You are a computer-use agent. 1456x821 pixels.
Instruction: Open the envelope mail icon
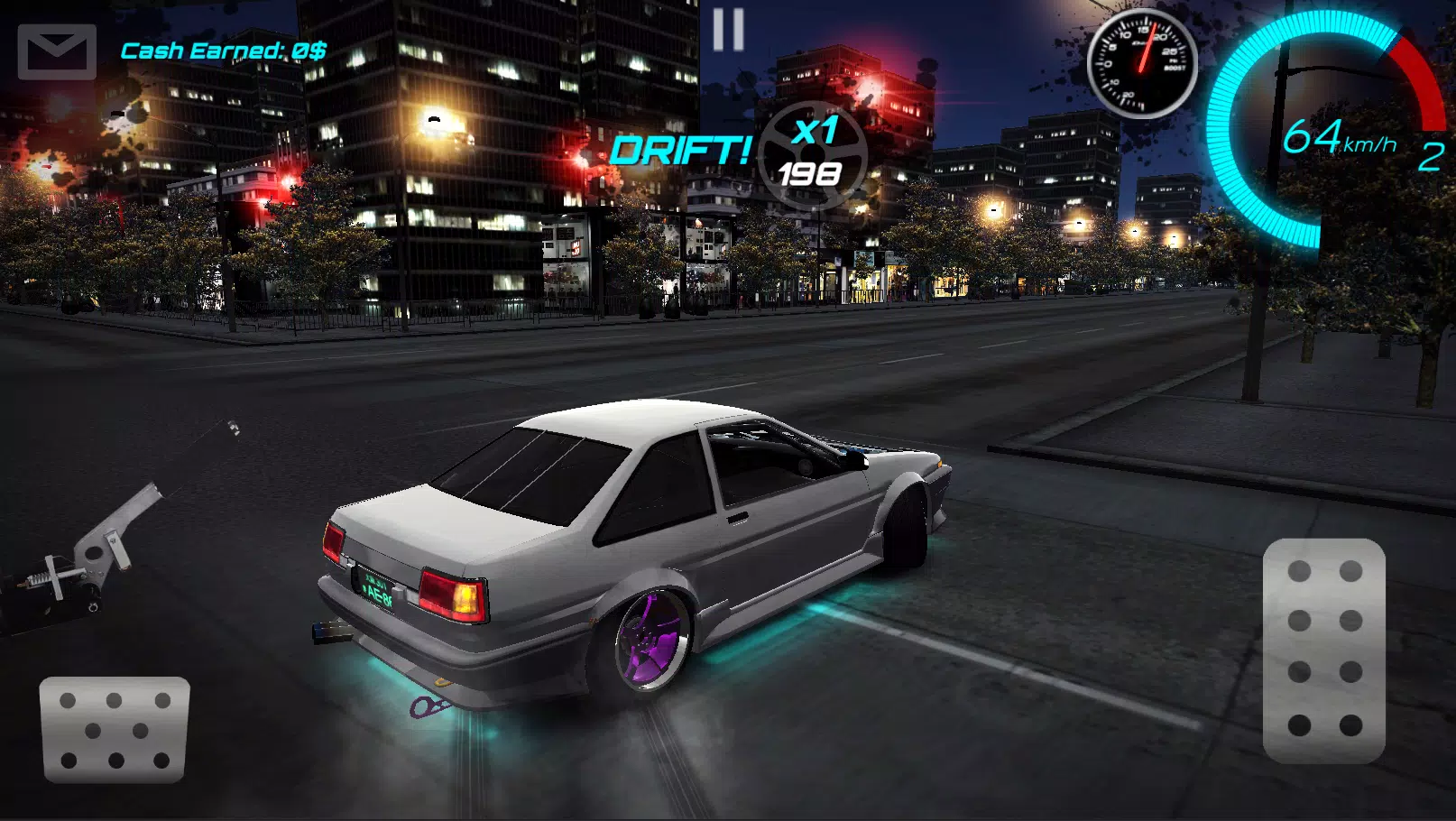56,50
